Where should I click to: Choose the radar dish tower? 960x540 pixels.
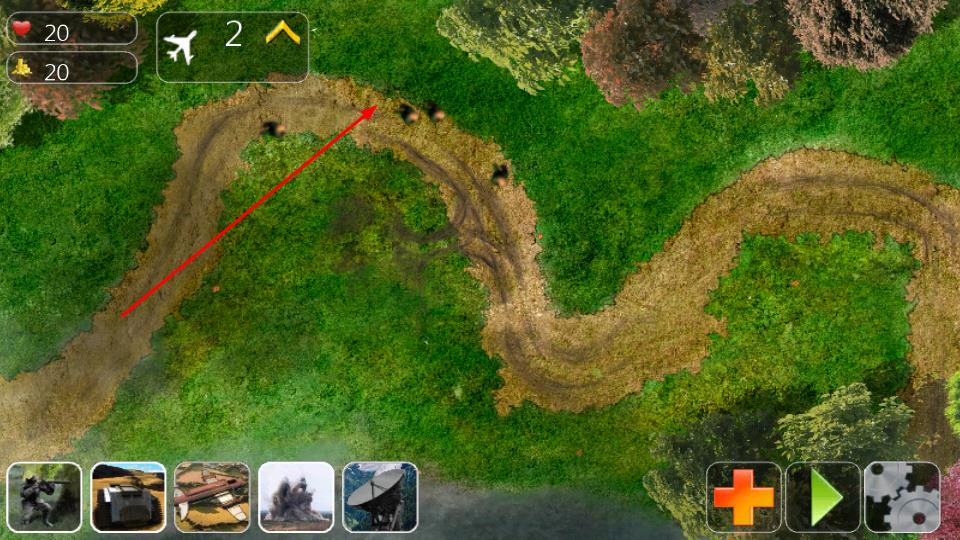tap(380, 497)
